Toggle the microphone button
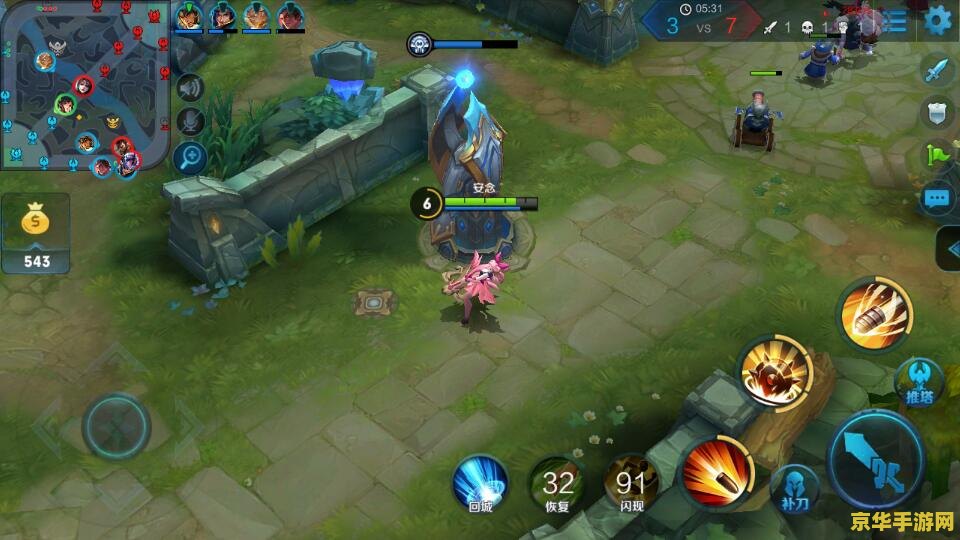The width and height of the screenshot is (960, 540). coord(189,122)
